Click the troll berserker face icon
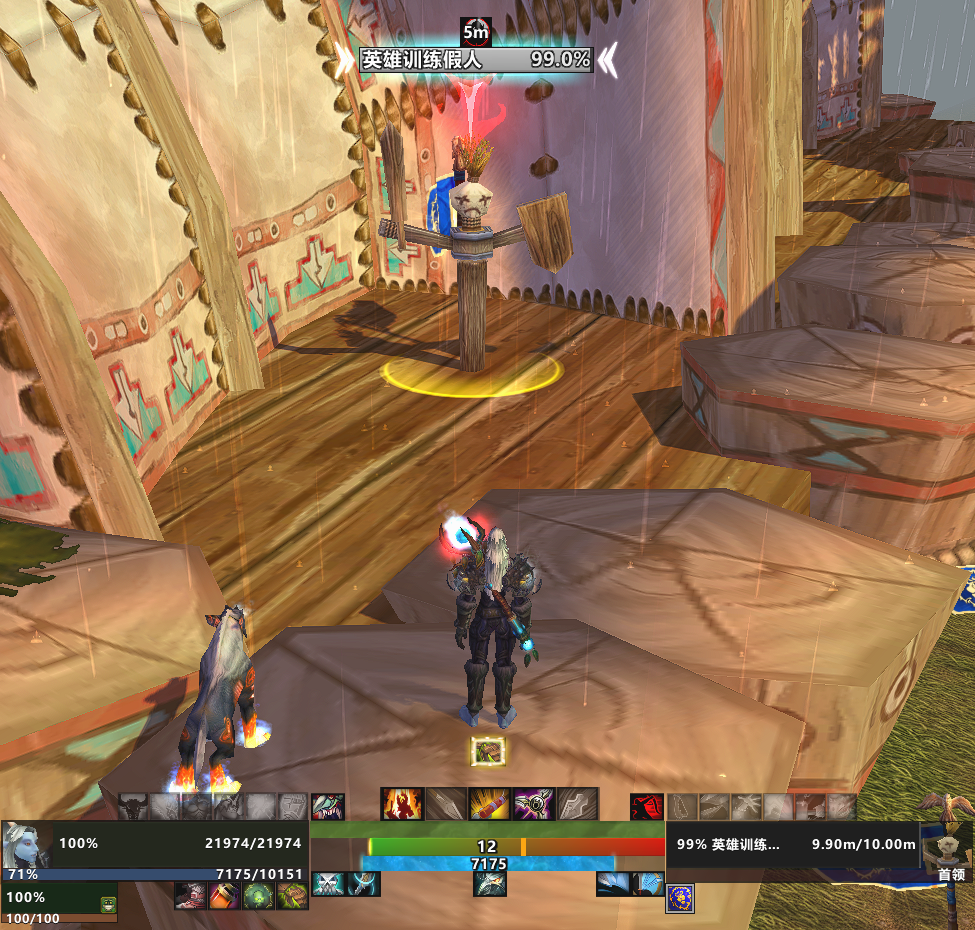This screenshot has height=930, width=975. tap(328, 806)
